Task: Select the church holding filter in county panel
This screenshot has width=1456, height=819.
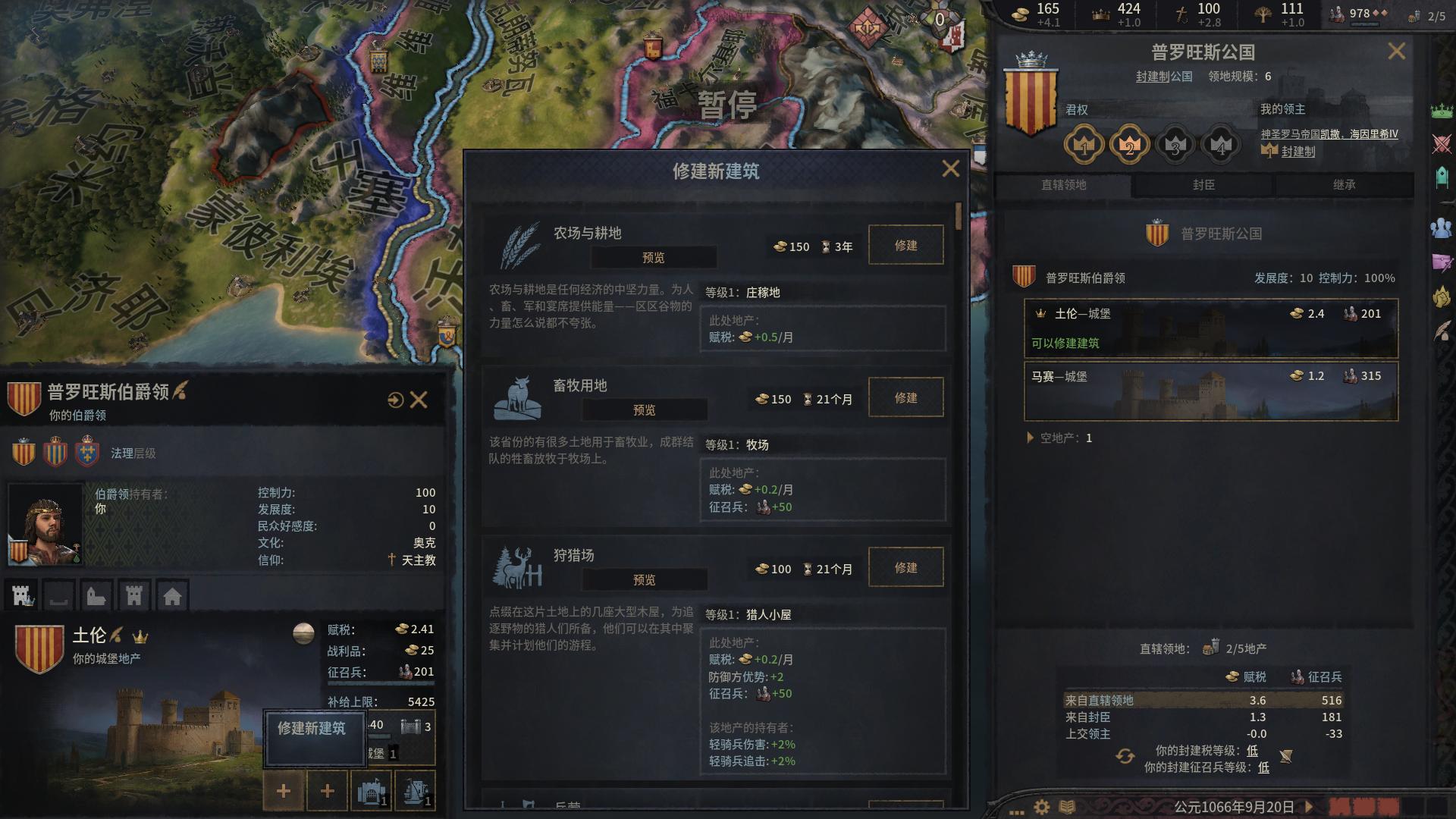Action: coord(95,596)
